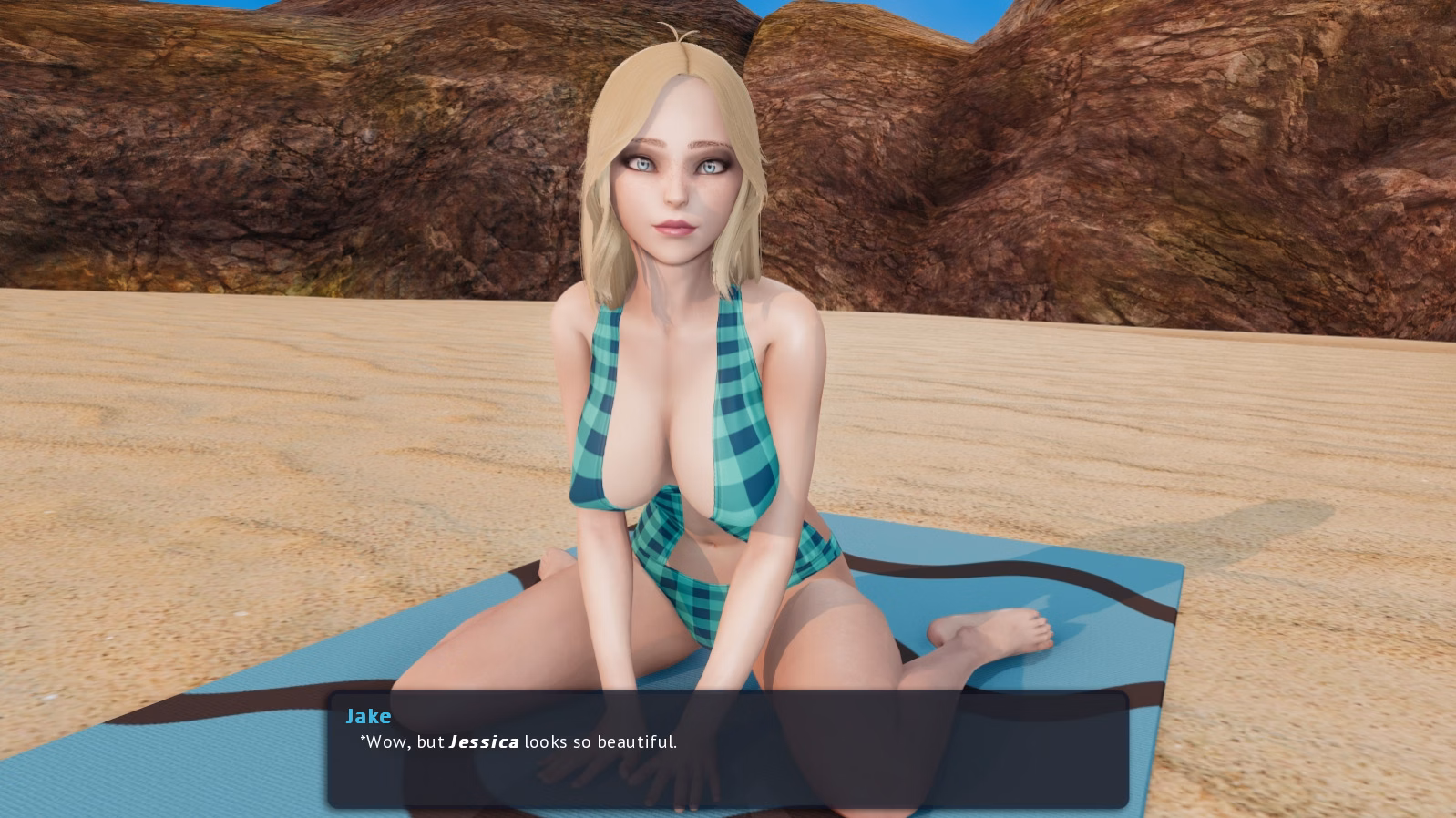Click the dialogue text line to continue

click(515, 741)
